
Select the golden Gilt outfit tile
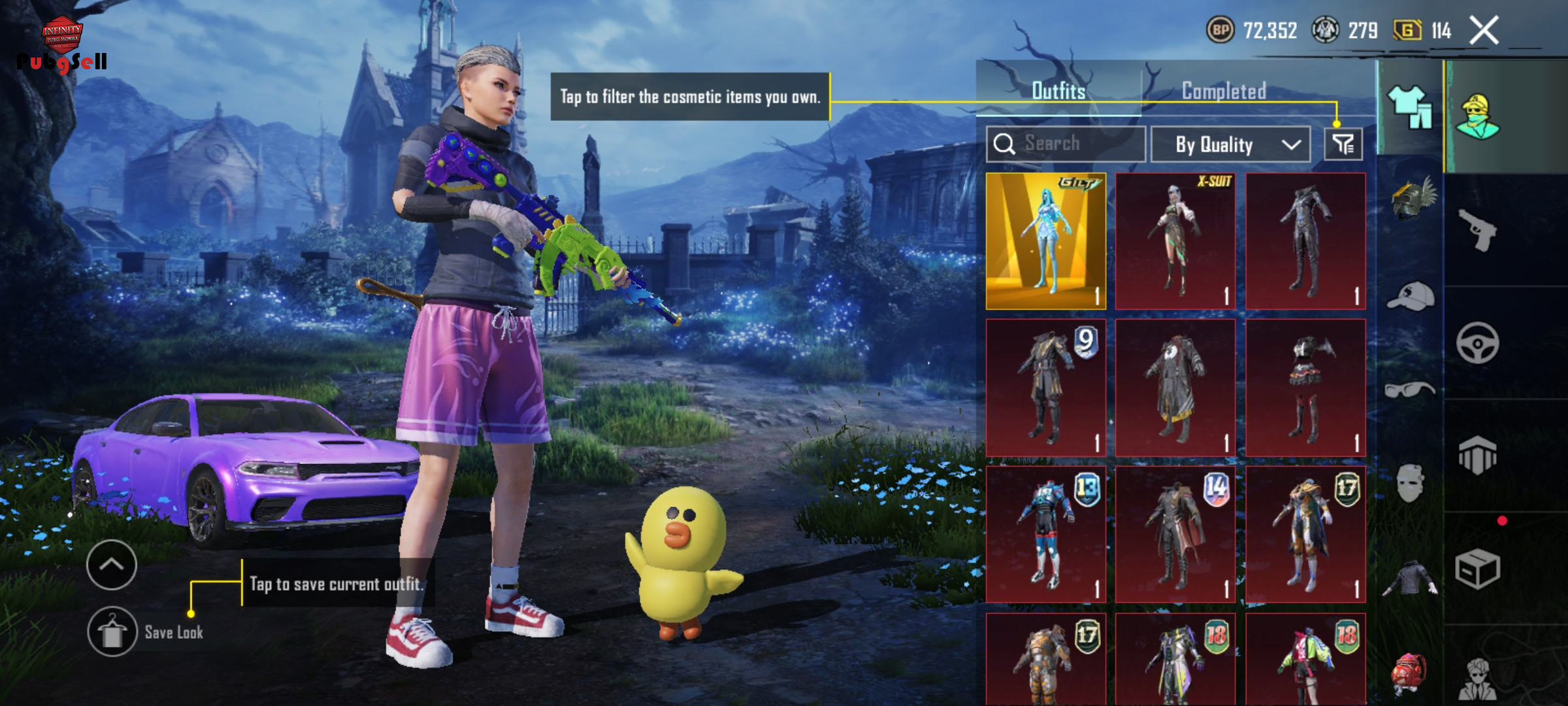[x=1045, y=241]
